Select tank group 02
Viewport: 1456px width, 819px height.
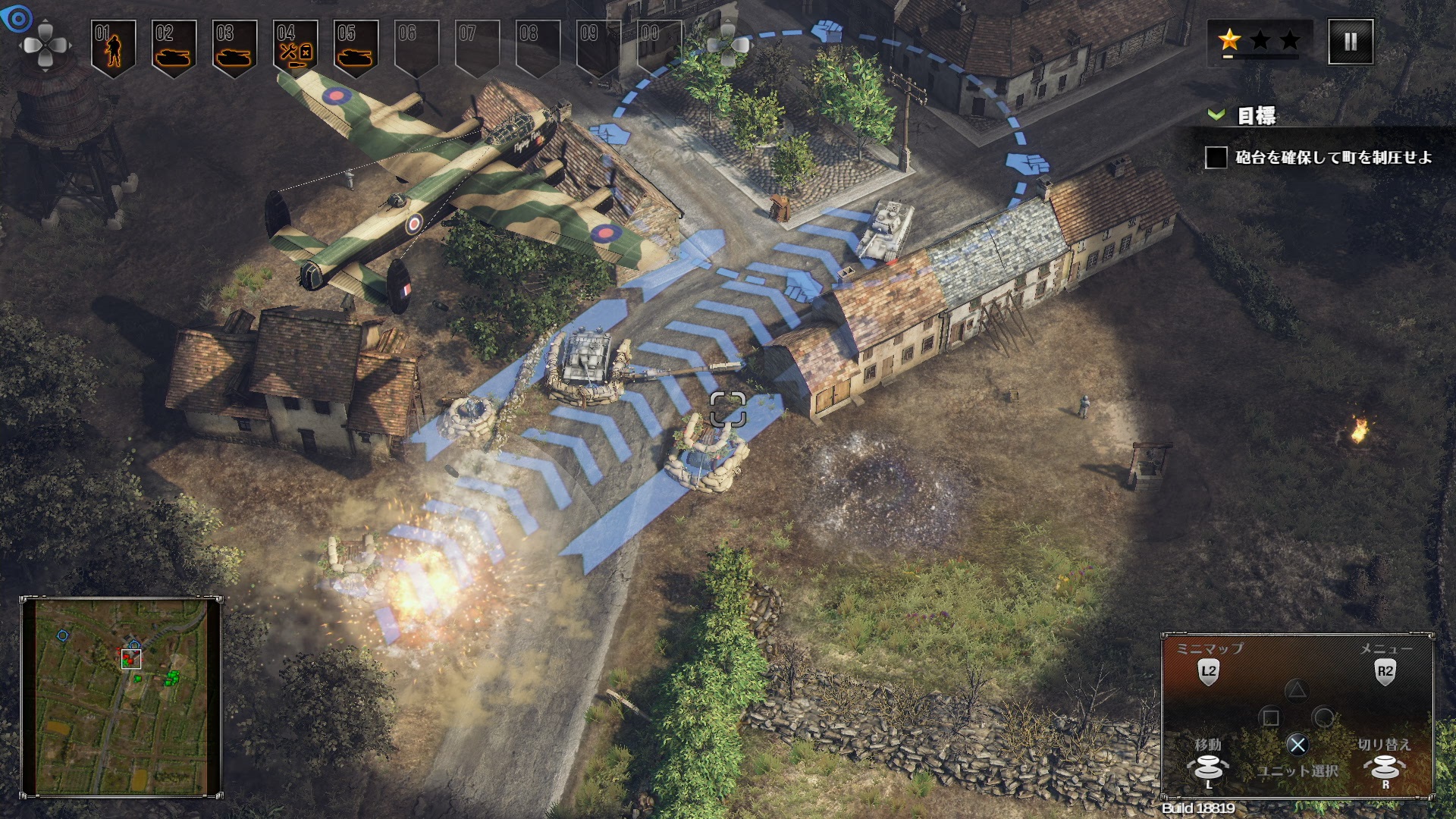[x=174, y=47]
